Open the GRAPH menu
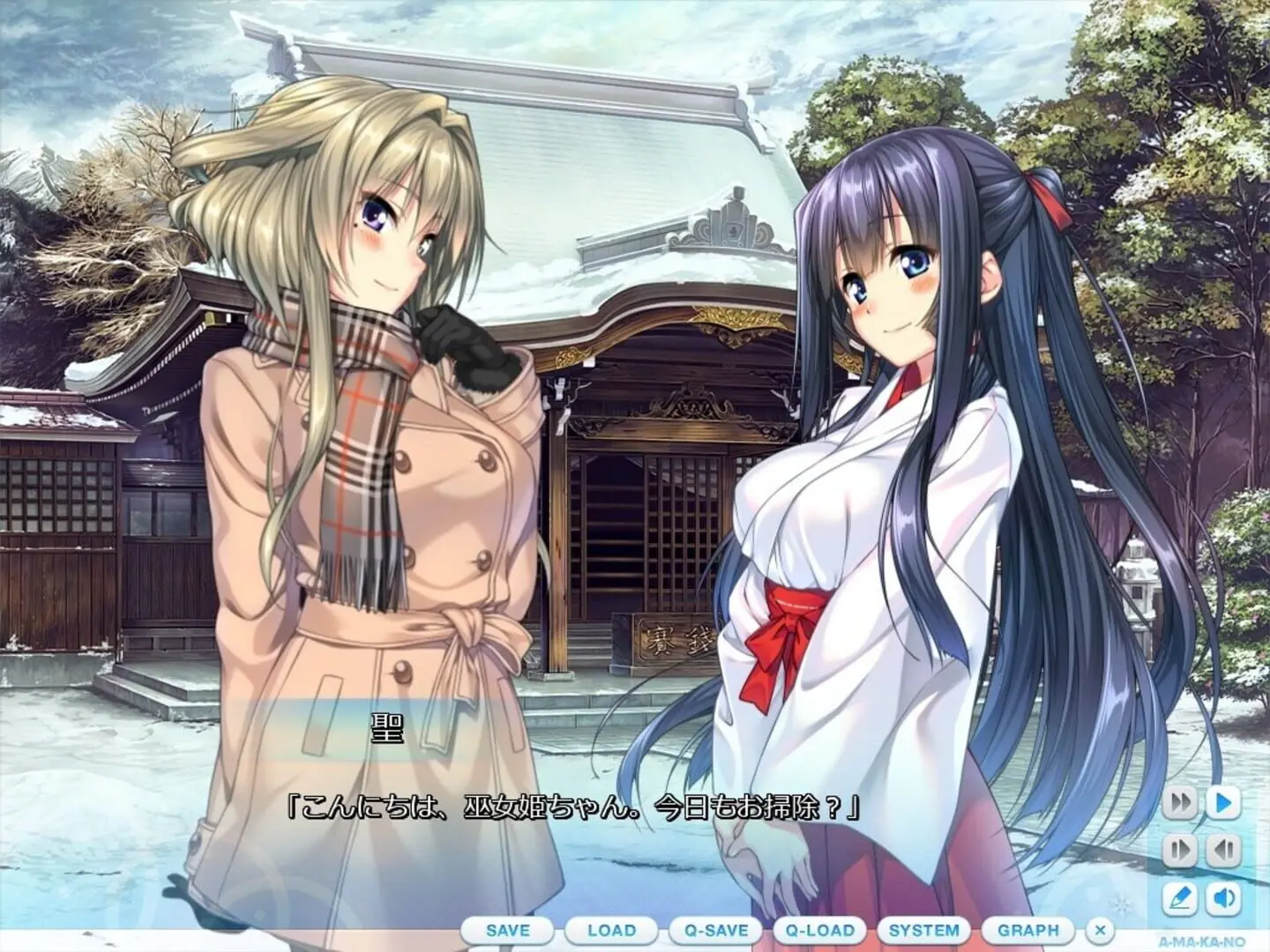 coord(1028,930)
